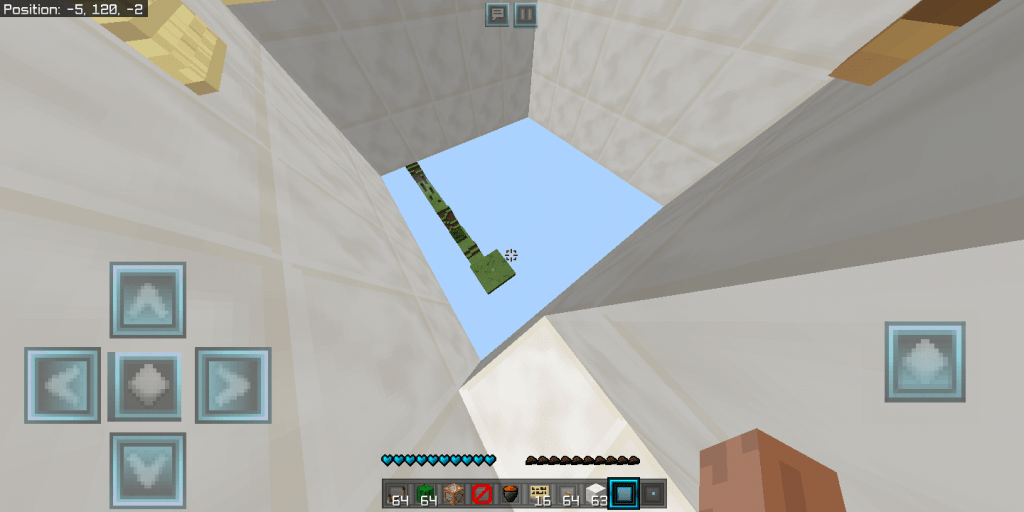Select the white quartz block slot
Viewport: 1024px width, 512px height.
[x=597, y=493]
